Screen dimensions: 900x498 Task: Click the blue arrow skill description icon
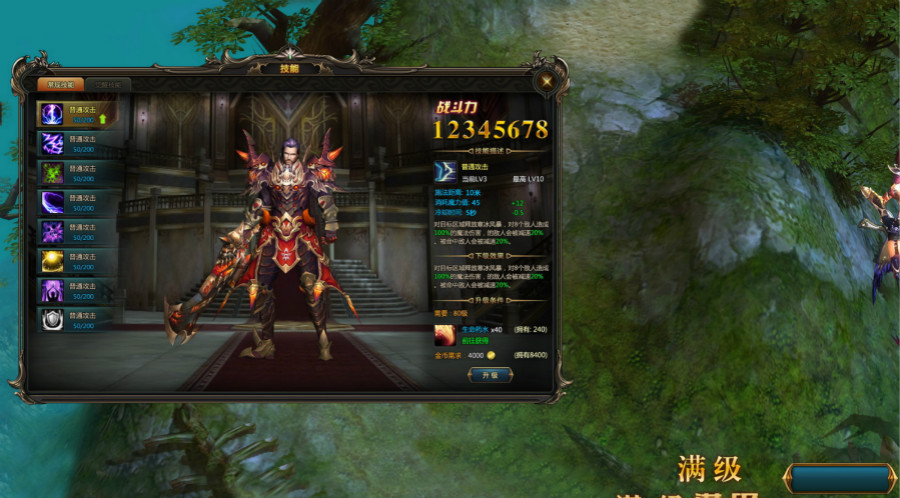click(445, 172)
